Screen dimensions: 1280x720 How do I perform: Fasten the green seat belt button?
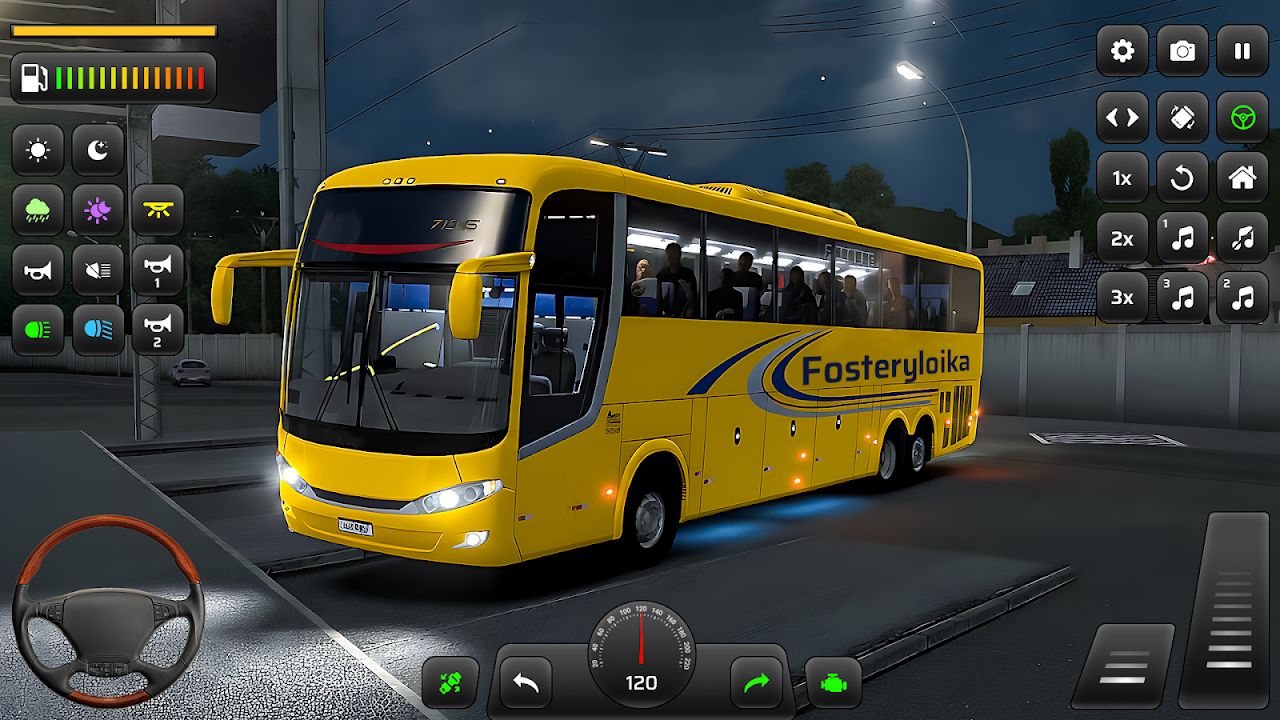coord(450,683)
